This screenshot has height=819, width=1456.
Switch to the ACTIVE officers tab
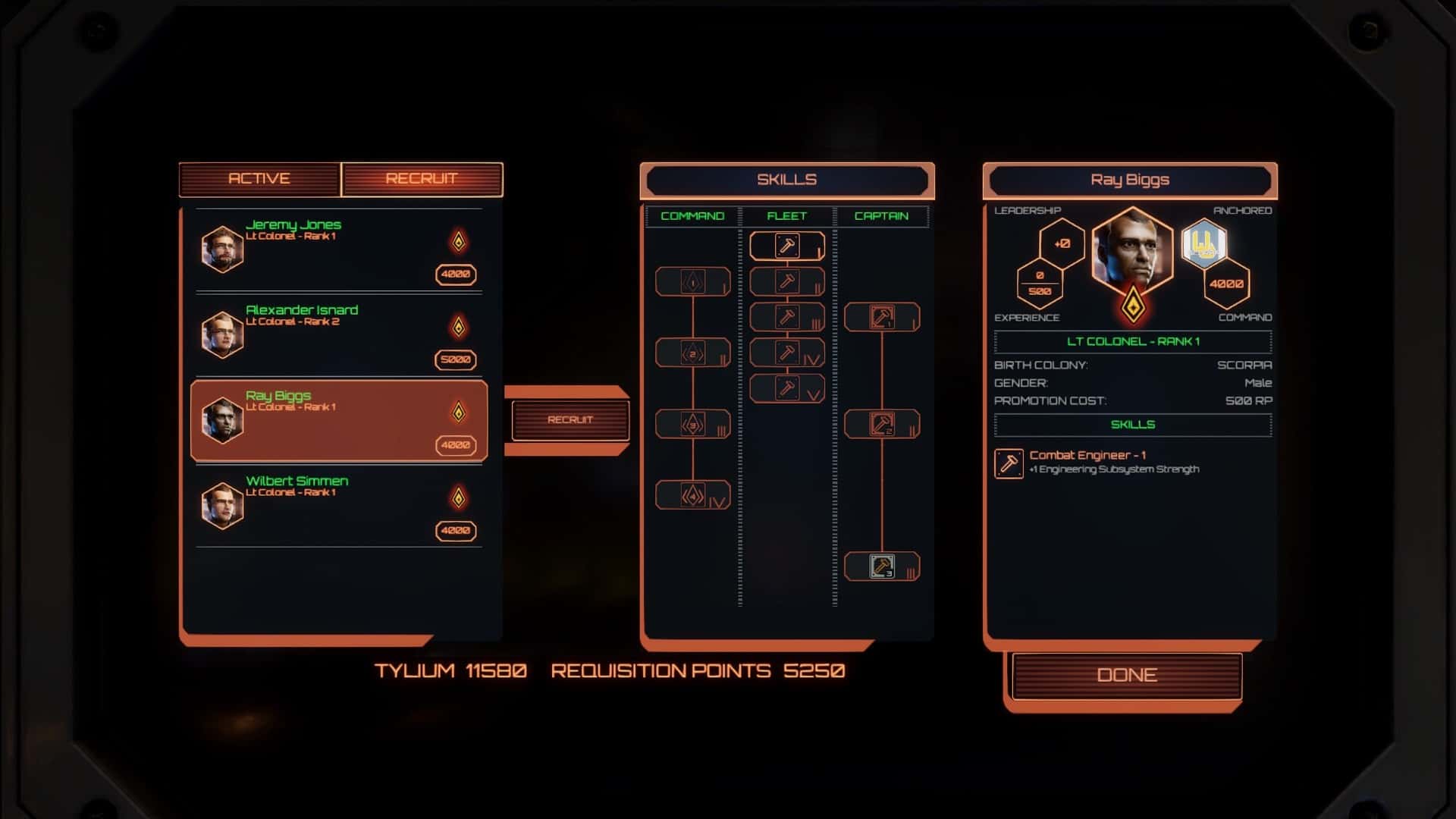pos(259,178)
